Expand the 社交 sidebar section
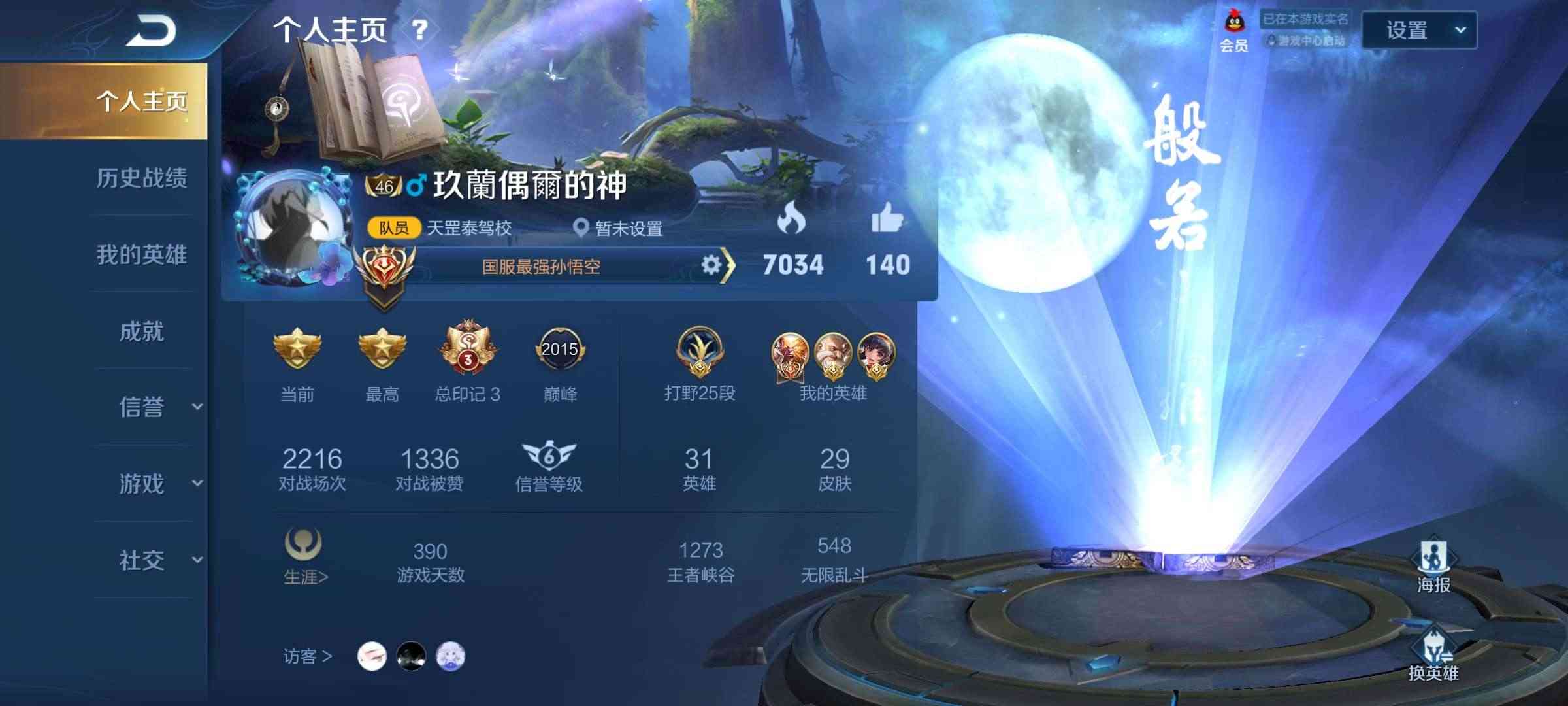The width and height of the screenshot is (1568, 706). pyautogui.click(x=143, y=560)
